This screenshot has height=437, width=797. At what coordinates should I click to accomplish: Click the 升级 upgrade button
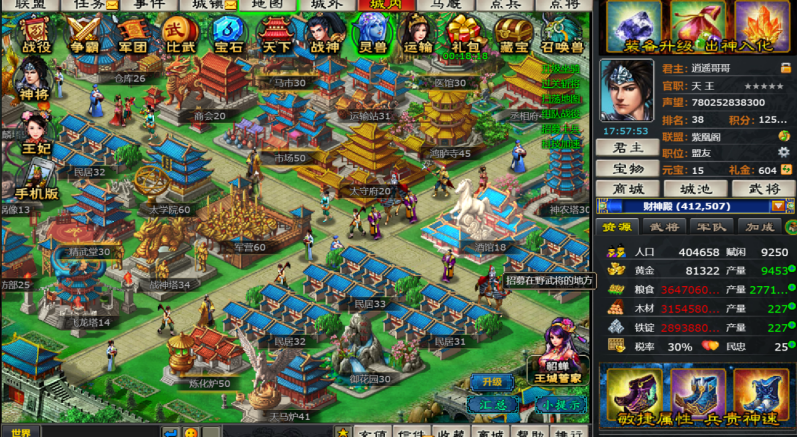pyautogui.click(x=492, y=381)
